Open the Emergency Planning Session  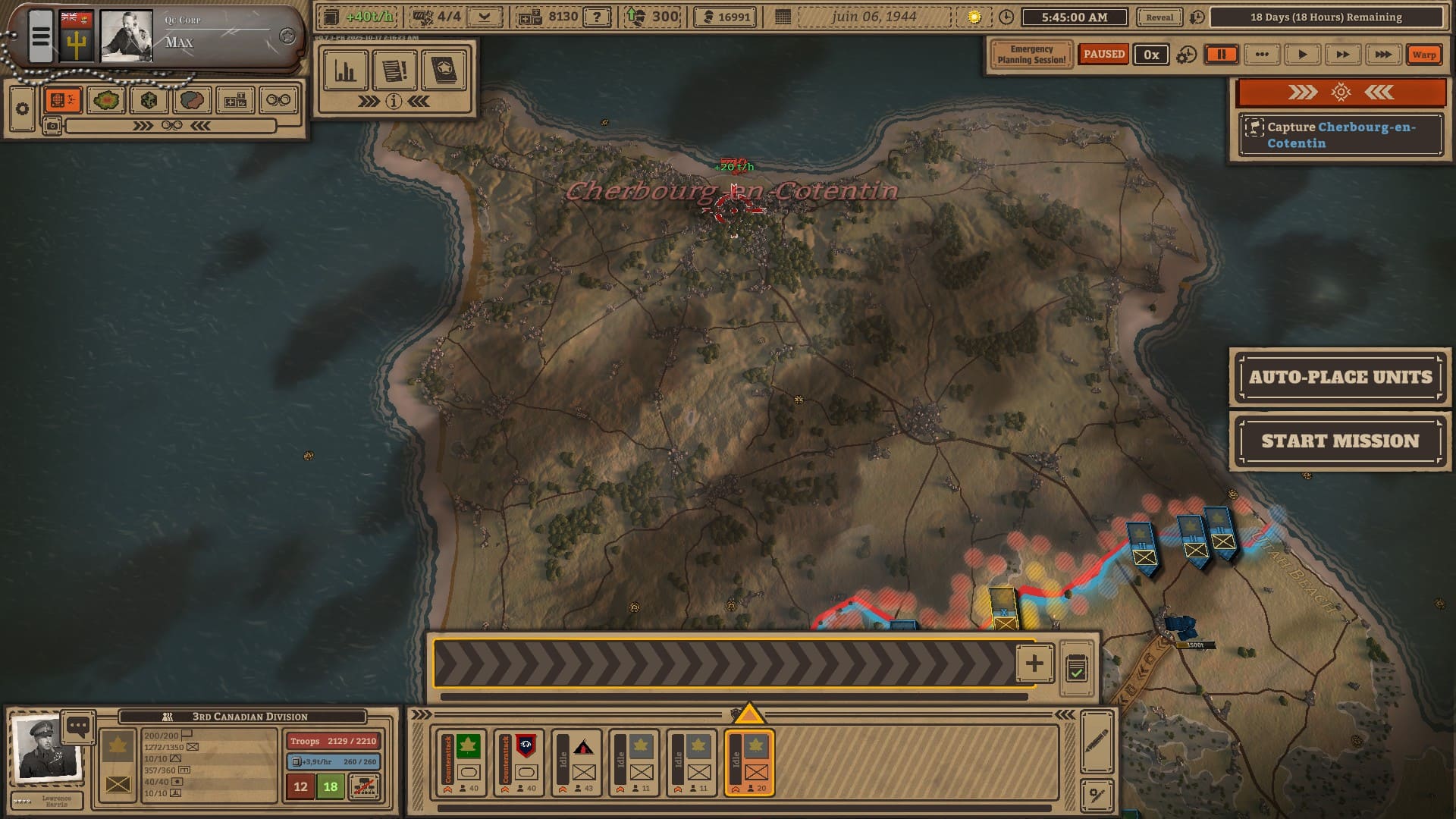point(1031,55)
